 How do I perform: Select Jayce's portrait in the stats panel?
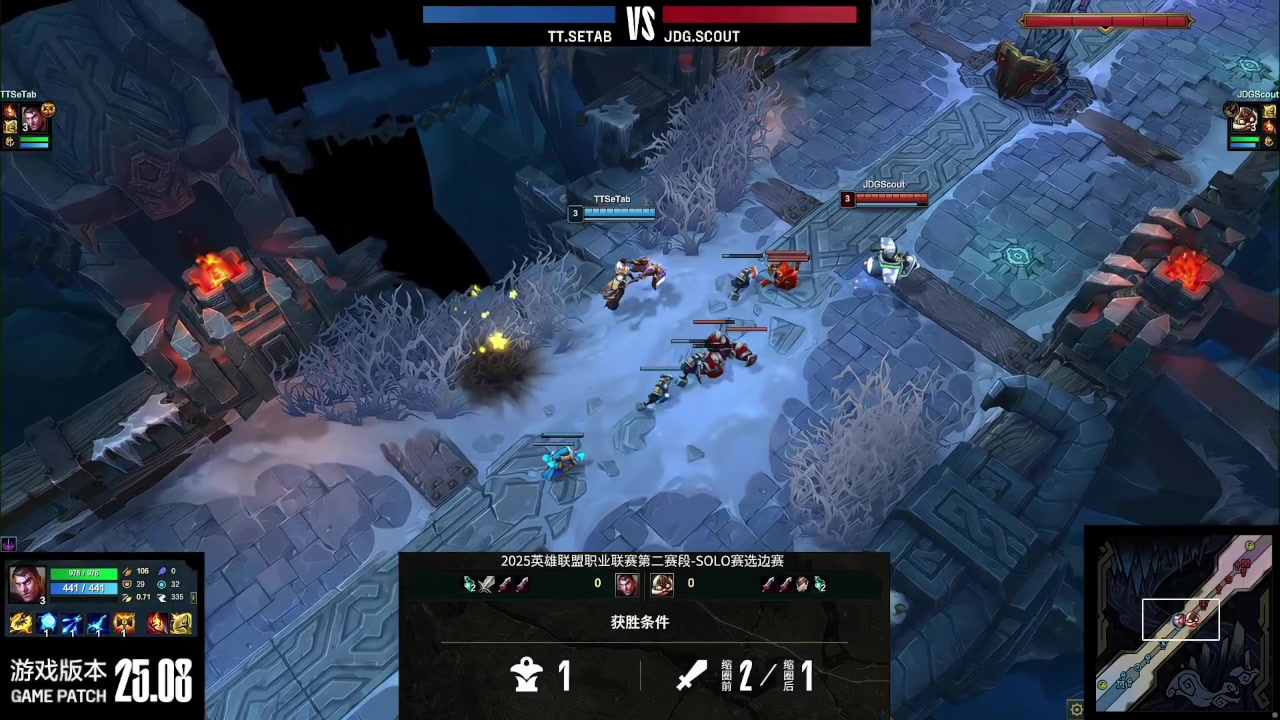coord(26,583)
